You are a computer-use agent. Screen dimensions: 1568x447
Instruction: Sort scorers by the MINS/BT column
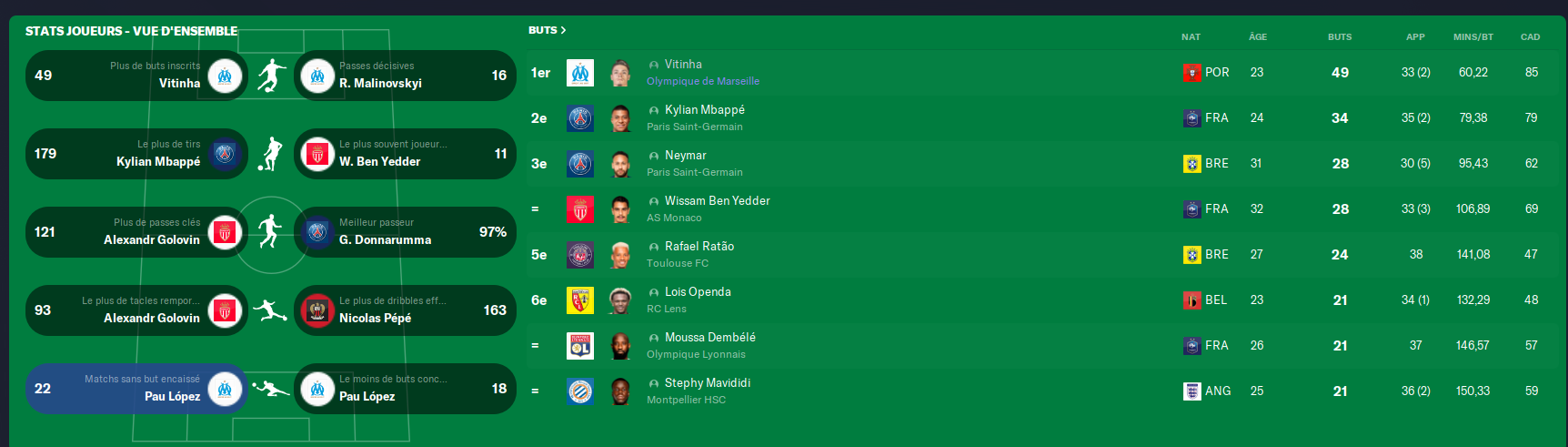coord(1473,37)
